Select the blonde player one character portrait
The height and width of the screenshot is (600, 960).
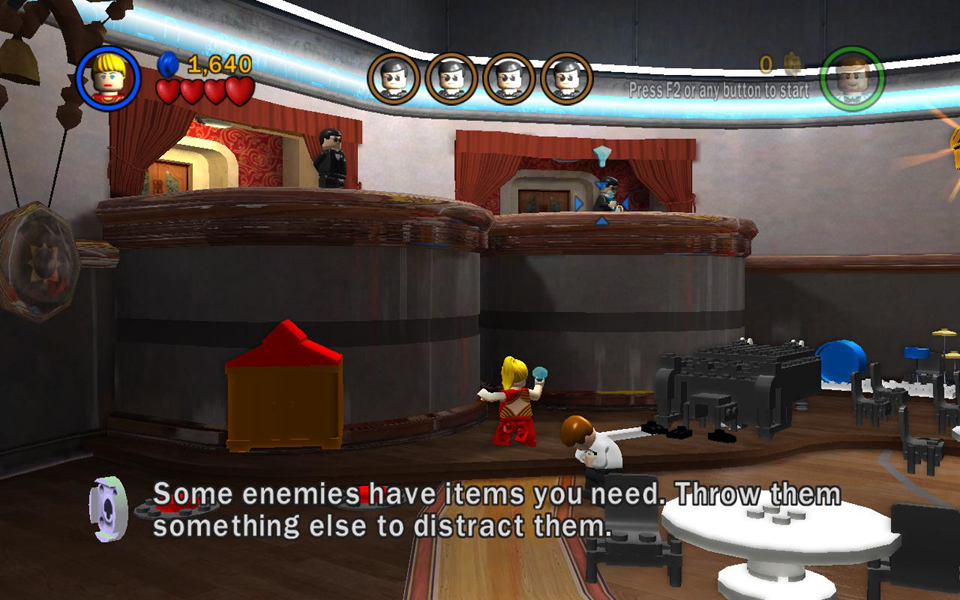pos(108,78)
